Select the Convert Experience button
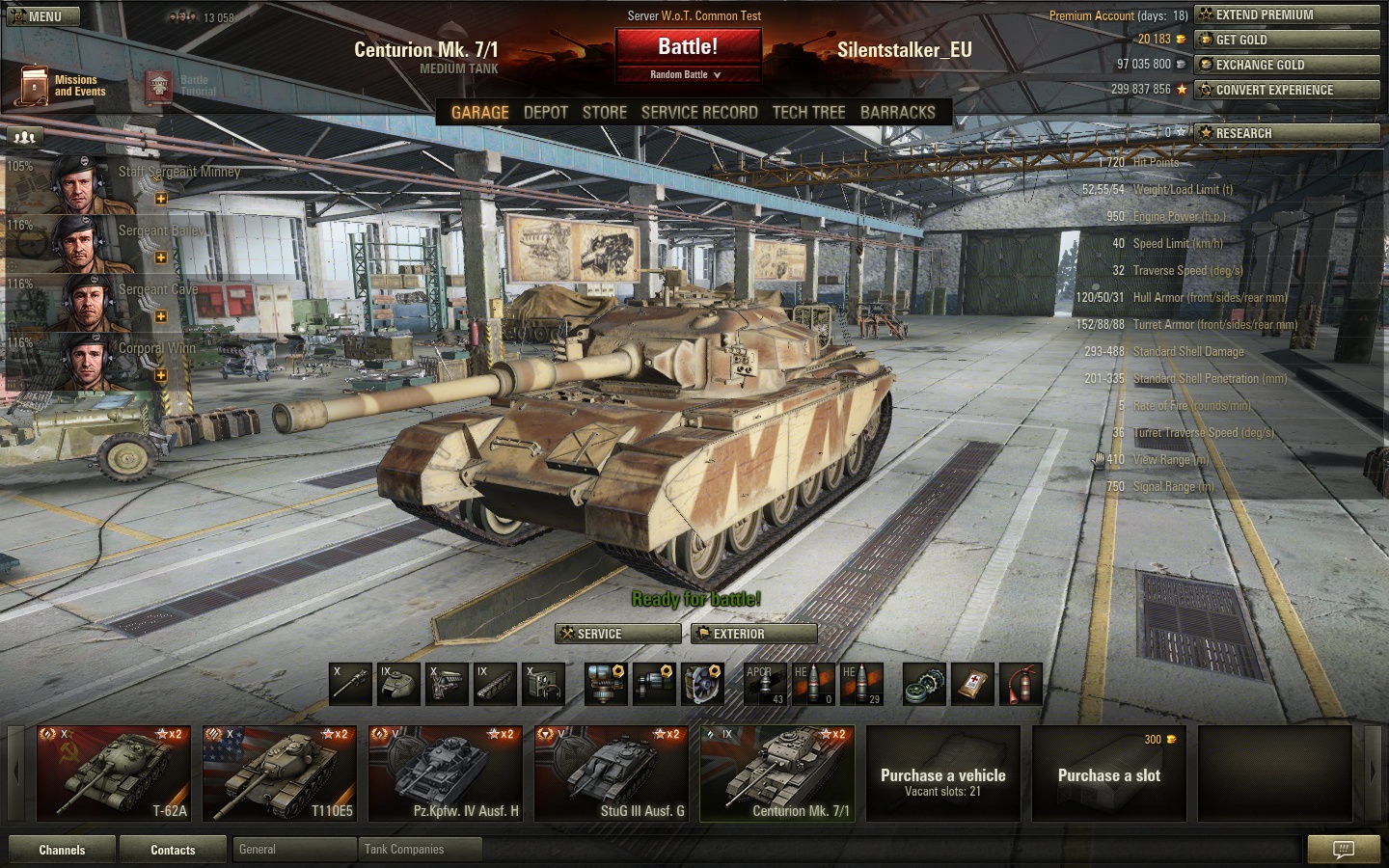The width and height of the screenshot is (1389, 868). tap(1287, 90)
